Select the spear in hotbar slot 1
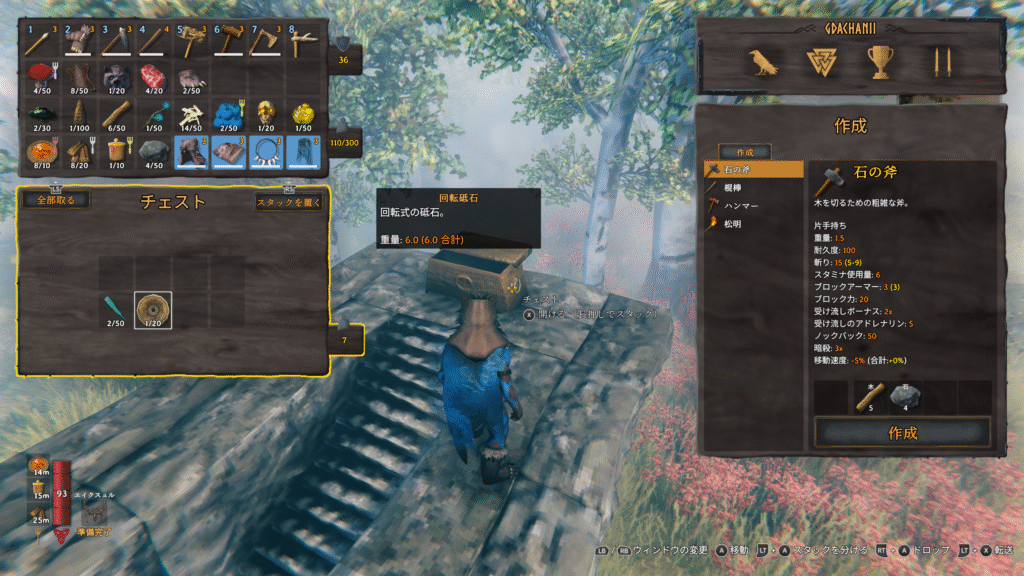 click(x=41, y=40)
